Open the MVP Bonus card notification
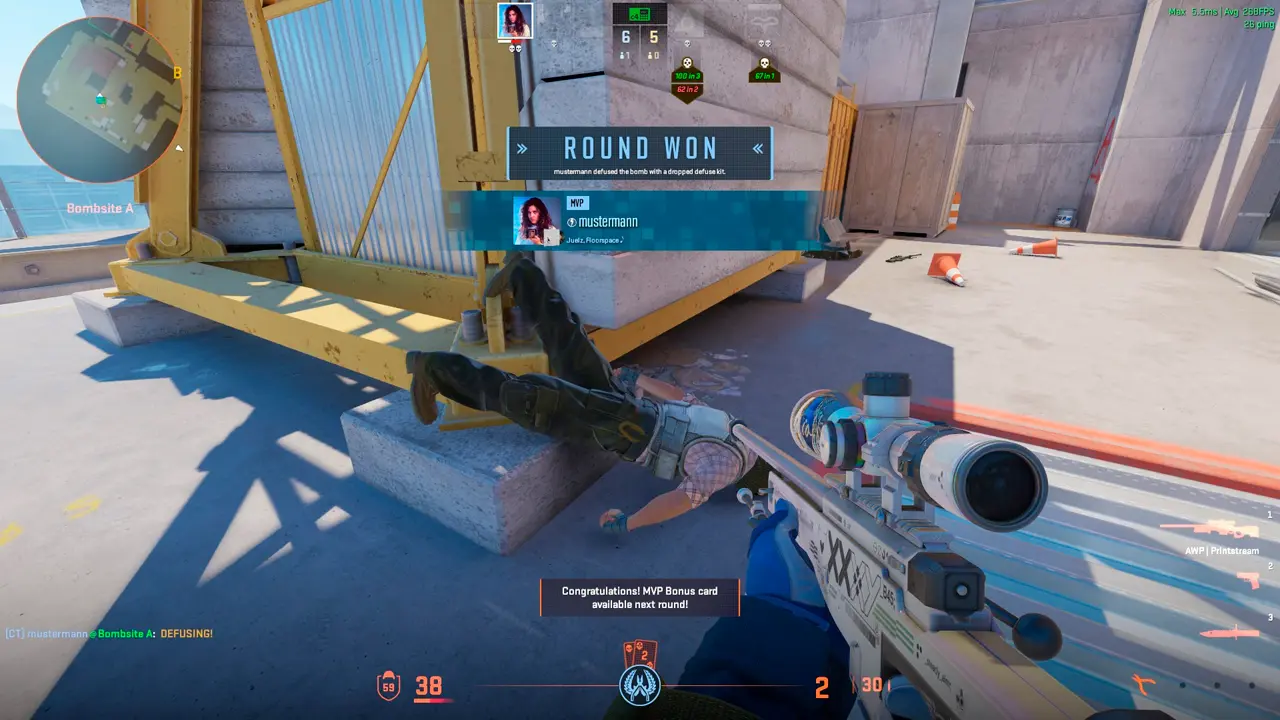Screen dimensions: 1280x720 point(639,598)
